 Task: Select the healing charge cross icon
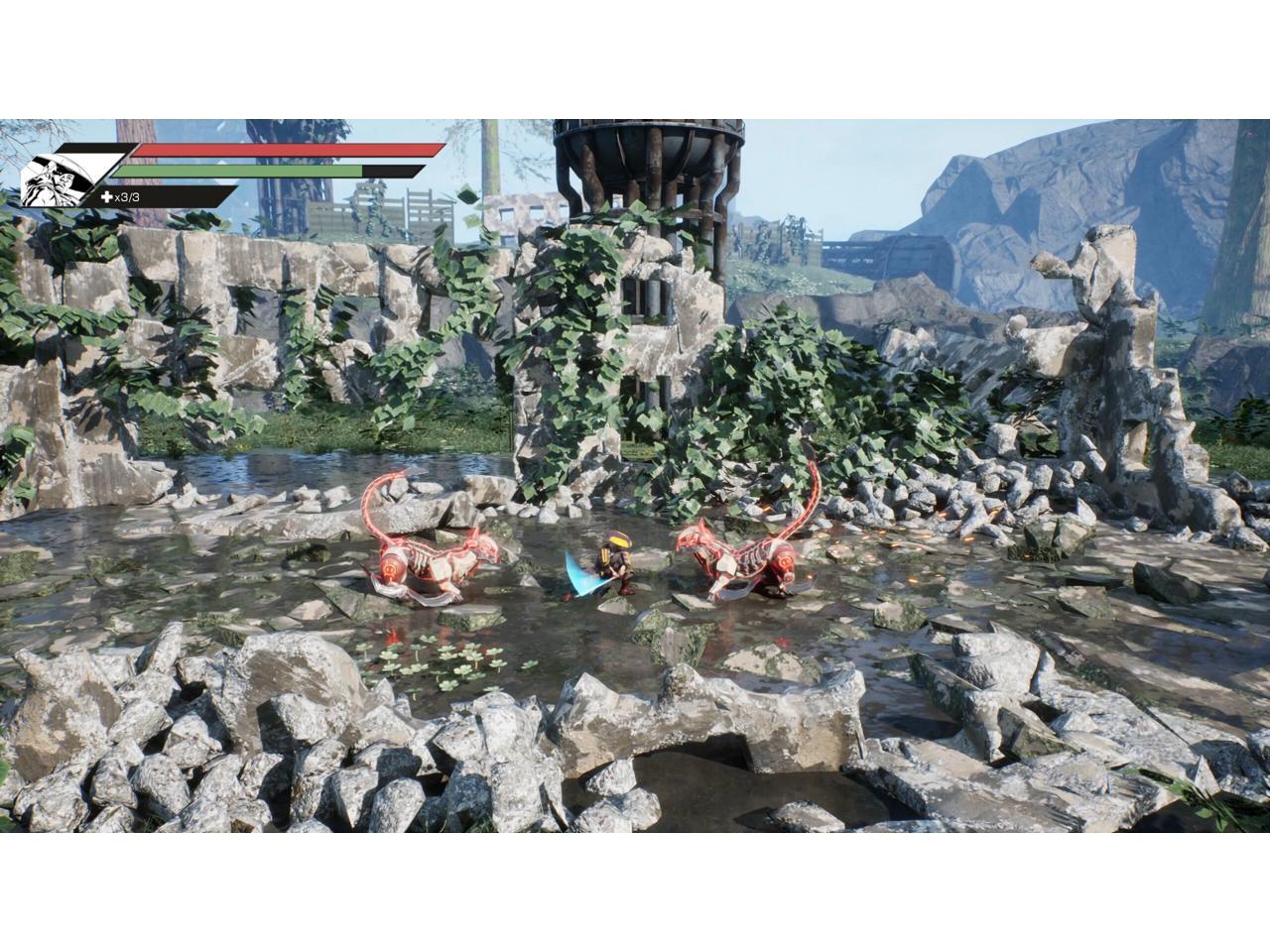pos(107,197)
